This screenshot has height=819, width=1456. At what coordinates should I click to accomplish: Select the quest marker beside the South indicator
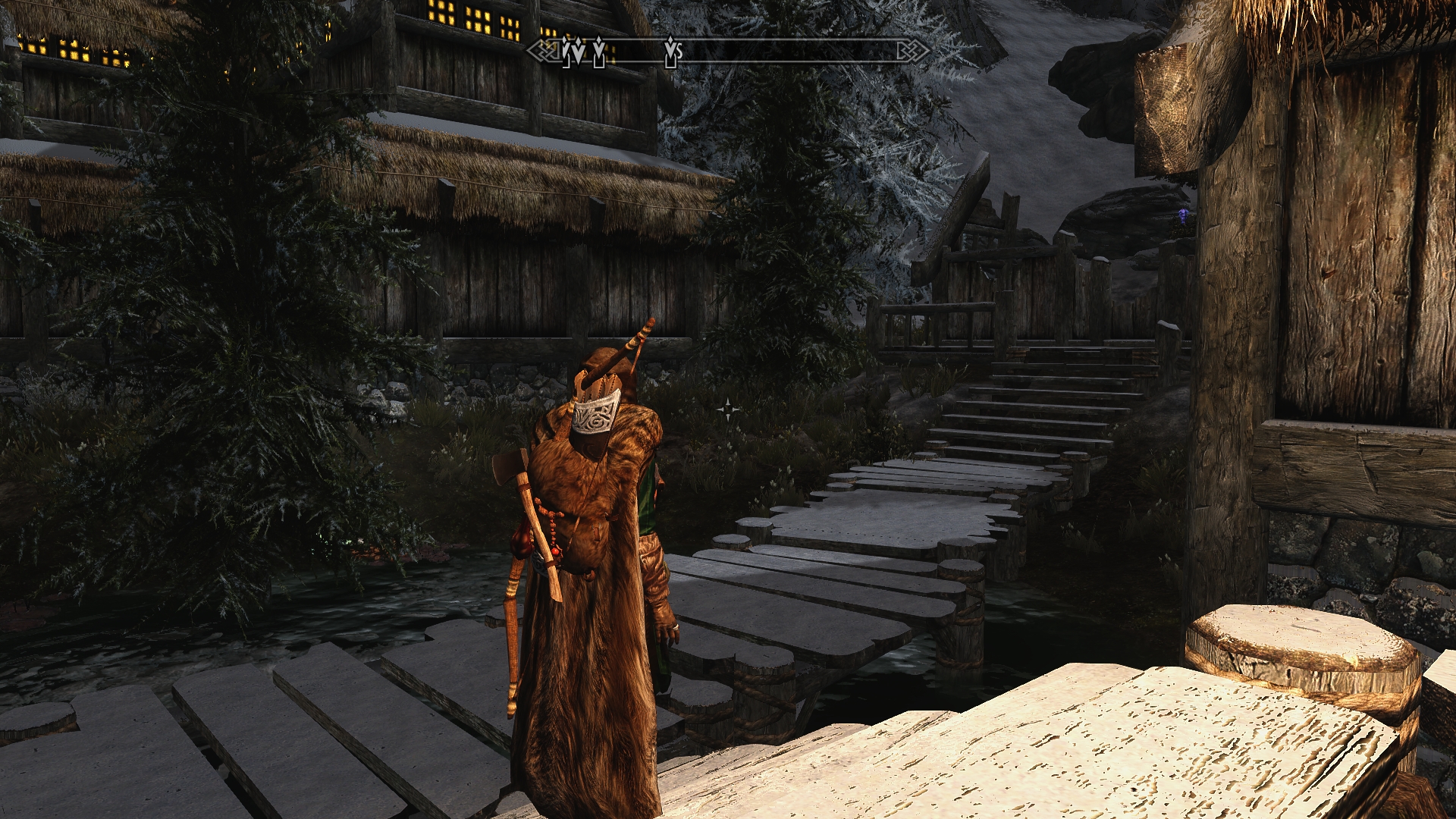click(670, 52)
